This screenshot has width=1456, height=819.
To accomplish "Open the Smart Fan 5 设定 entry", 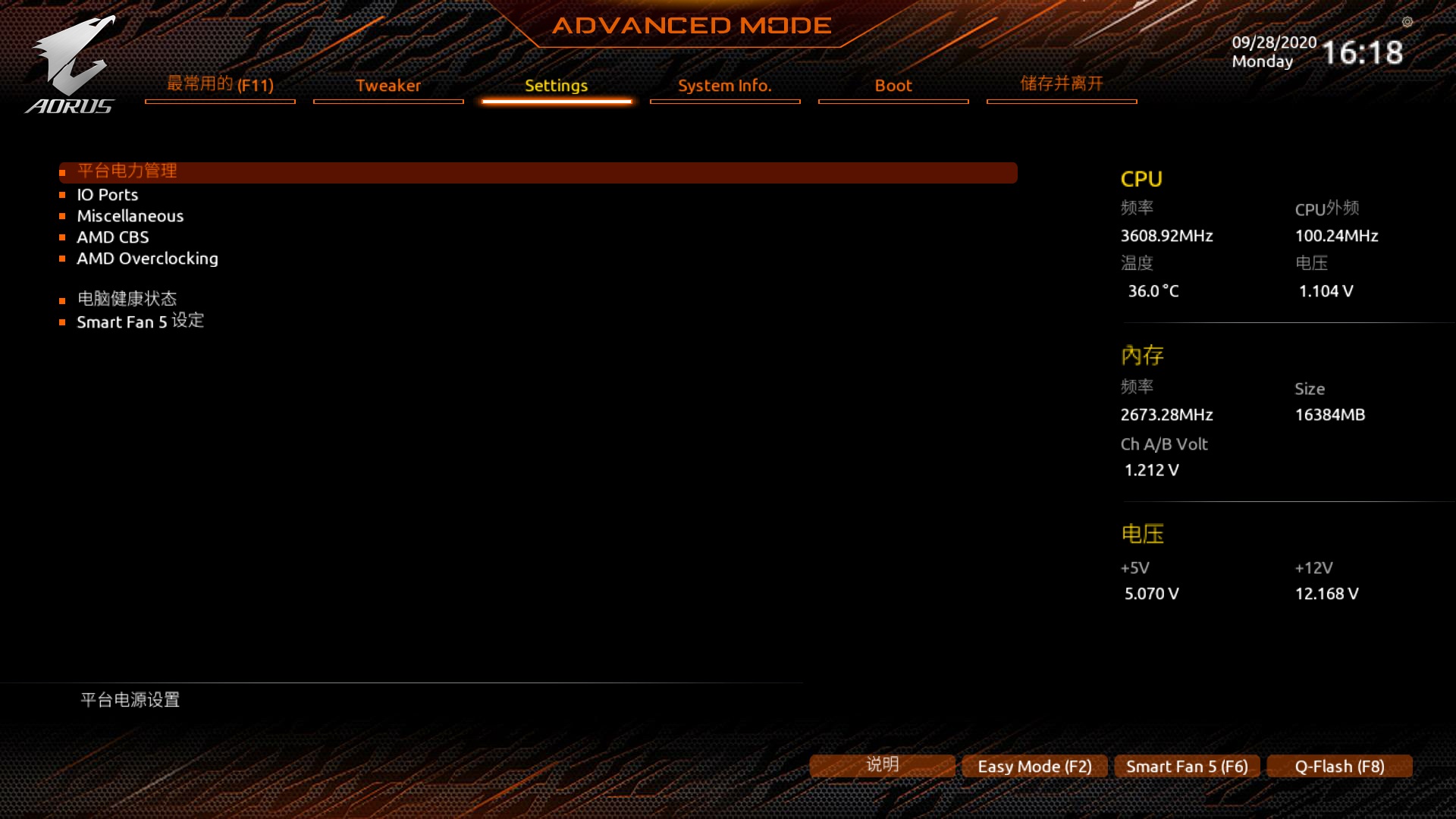I will [x=140, y=322].
